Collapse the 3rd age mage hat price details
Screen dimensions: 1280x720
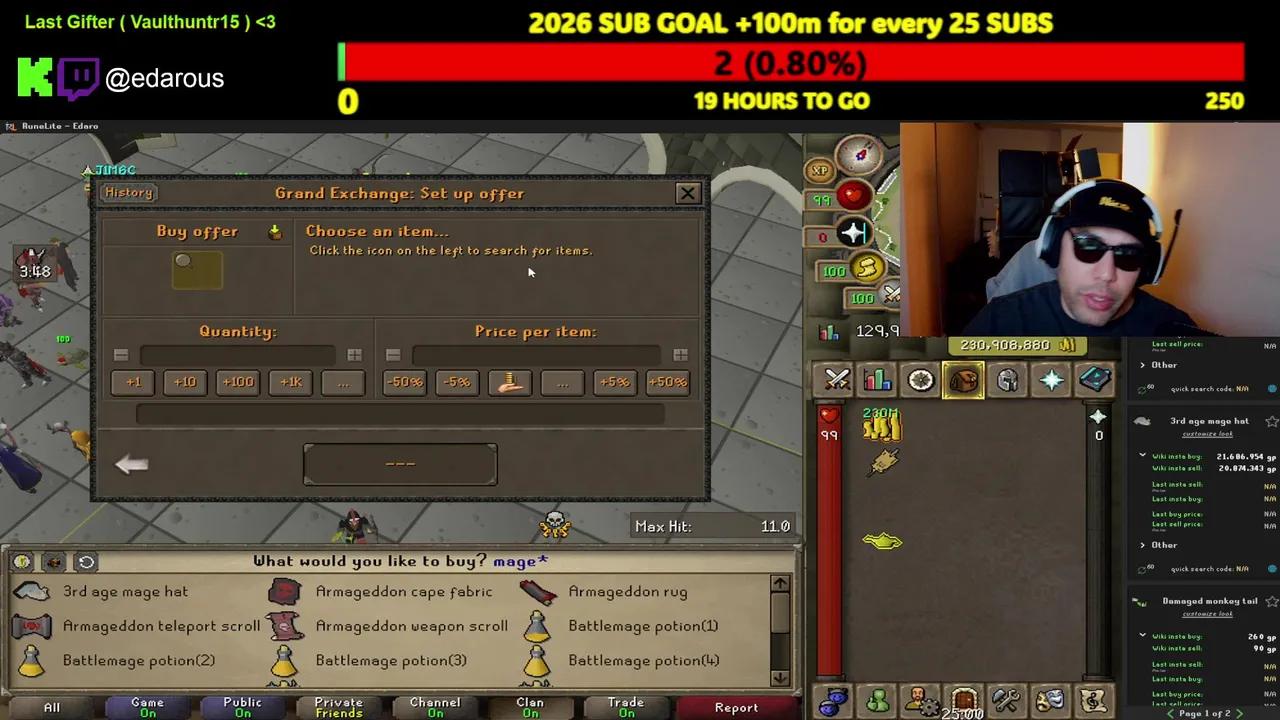click(x=1142, y=454)
